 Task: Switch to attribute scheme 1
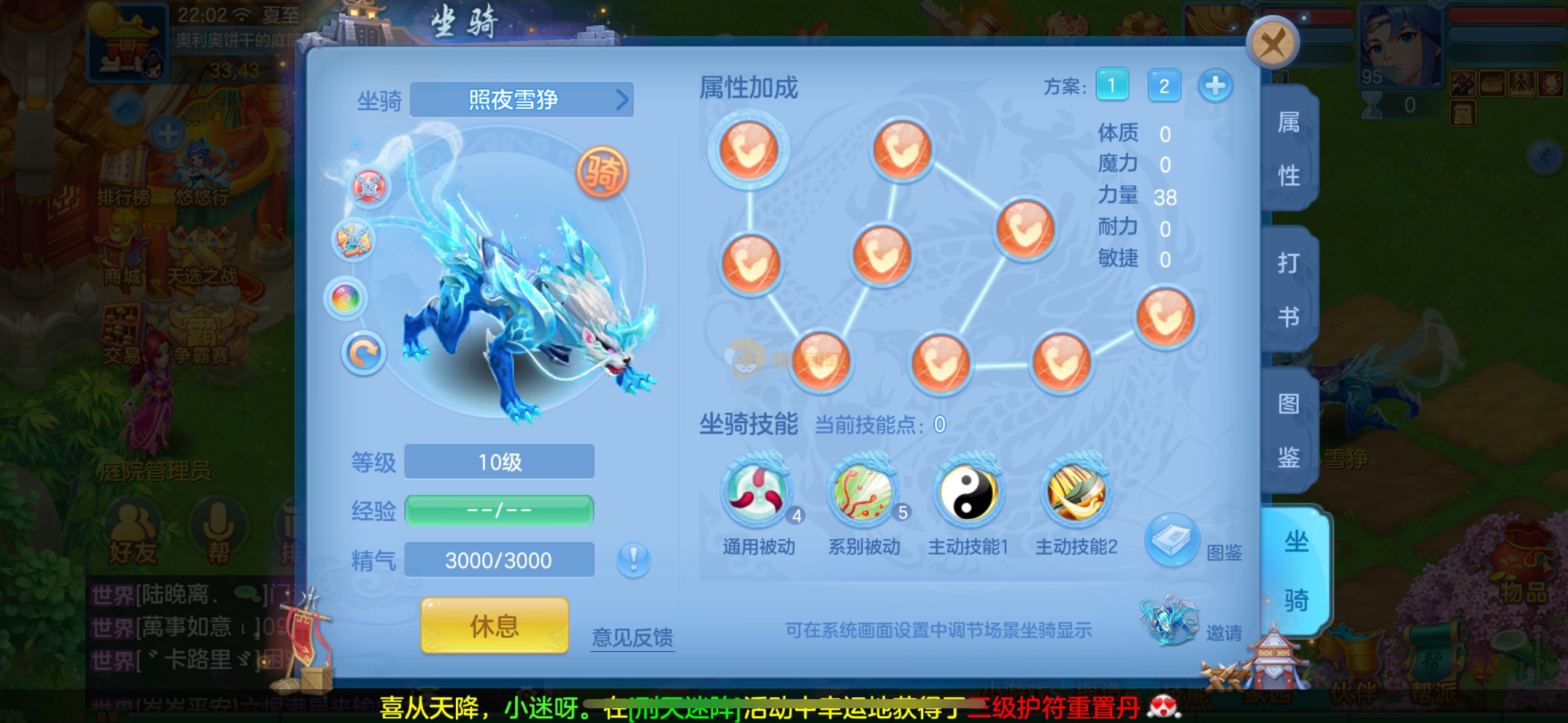pos(1112,85)
